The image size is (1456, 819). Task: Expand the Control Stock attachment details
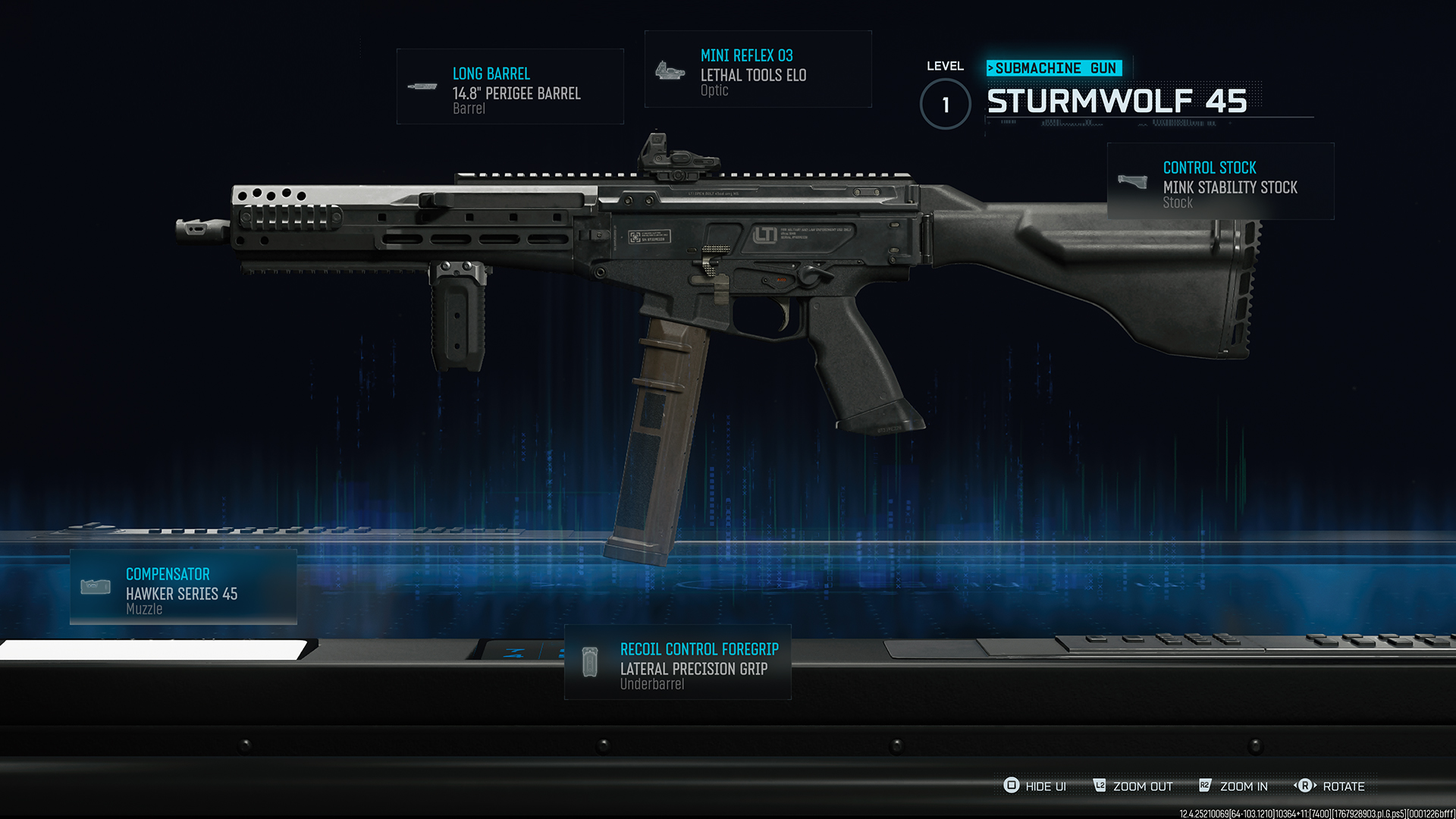(1221, 182)
